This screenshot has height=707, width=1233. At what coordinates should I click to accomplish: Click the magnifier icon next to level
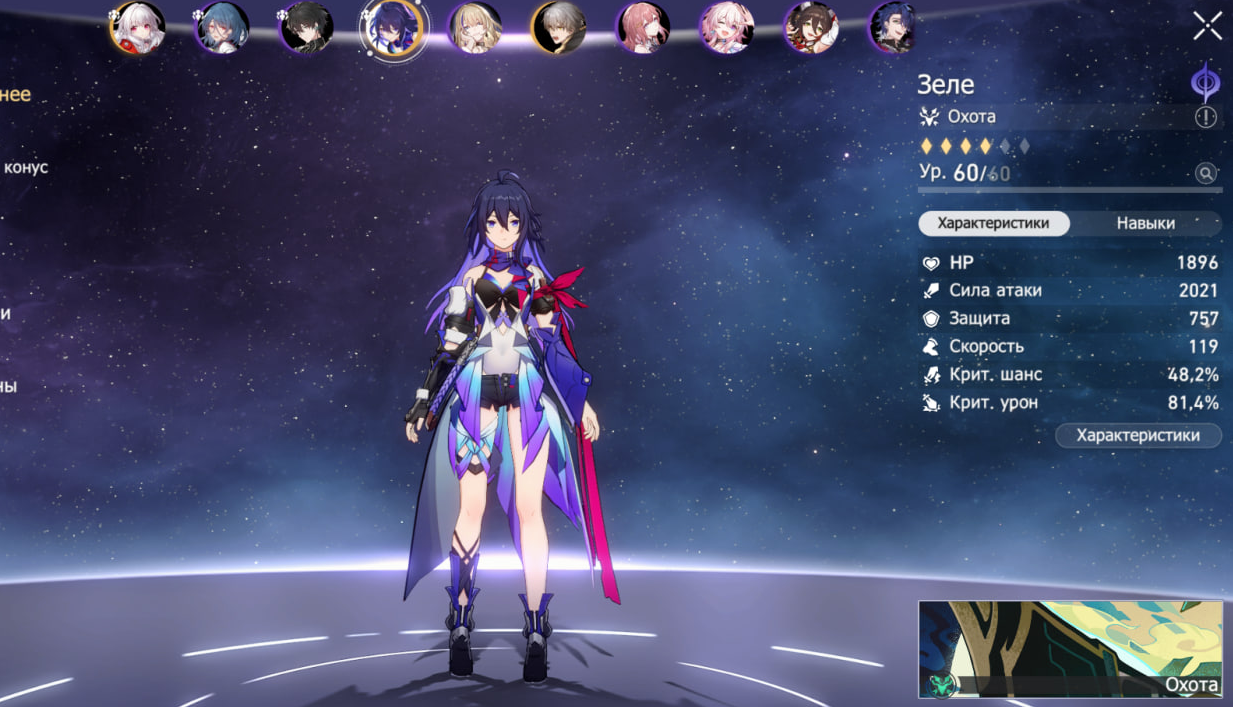coord(1206,174)
